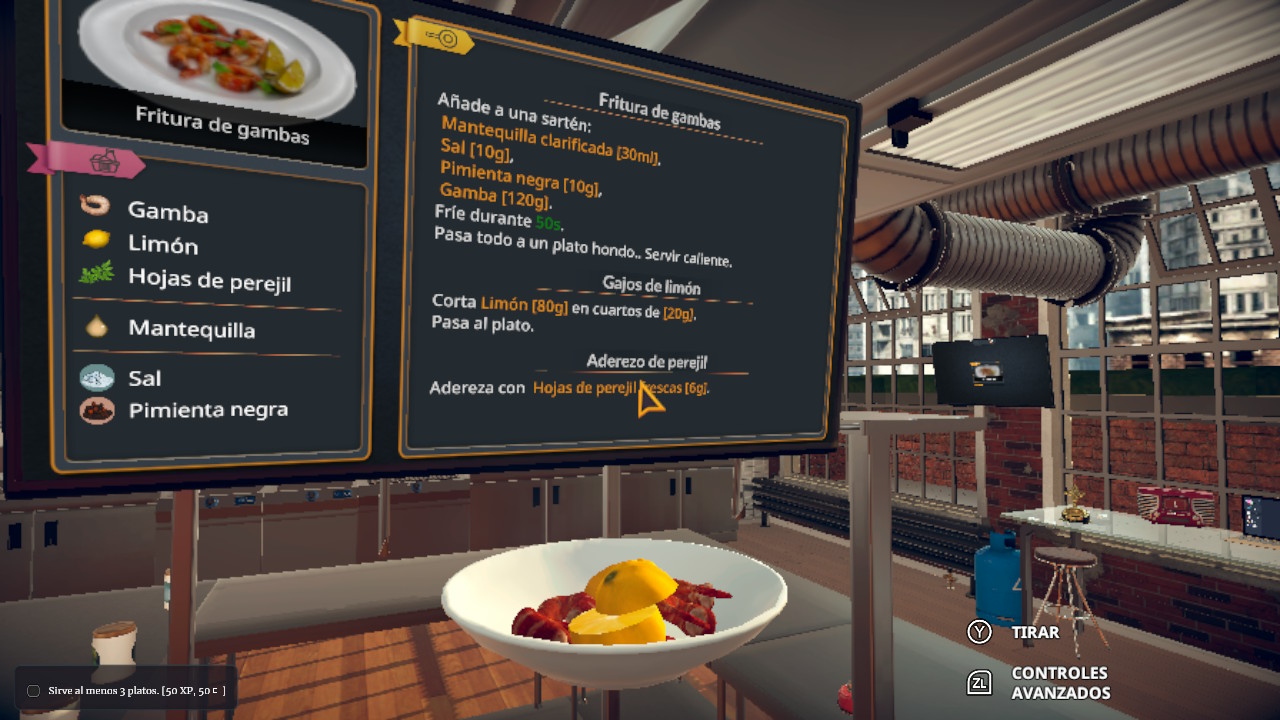The height and width of the screenshot is (720, 1280).
Task: Open the Fritura de gambas dish thumbnail
Action: pos(216,60)
